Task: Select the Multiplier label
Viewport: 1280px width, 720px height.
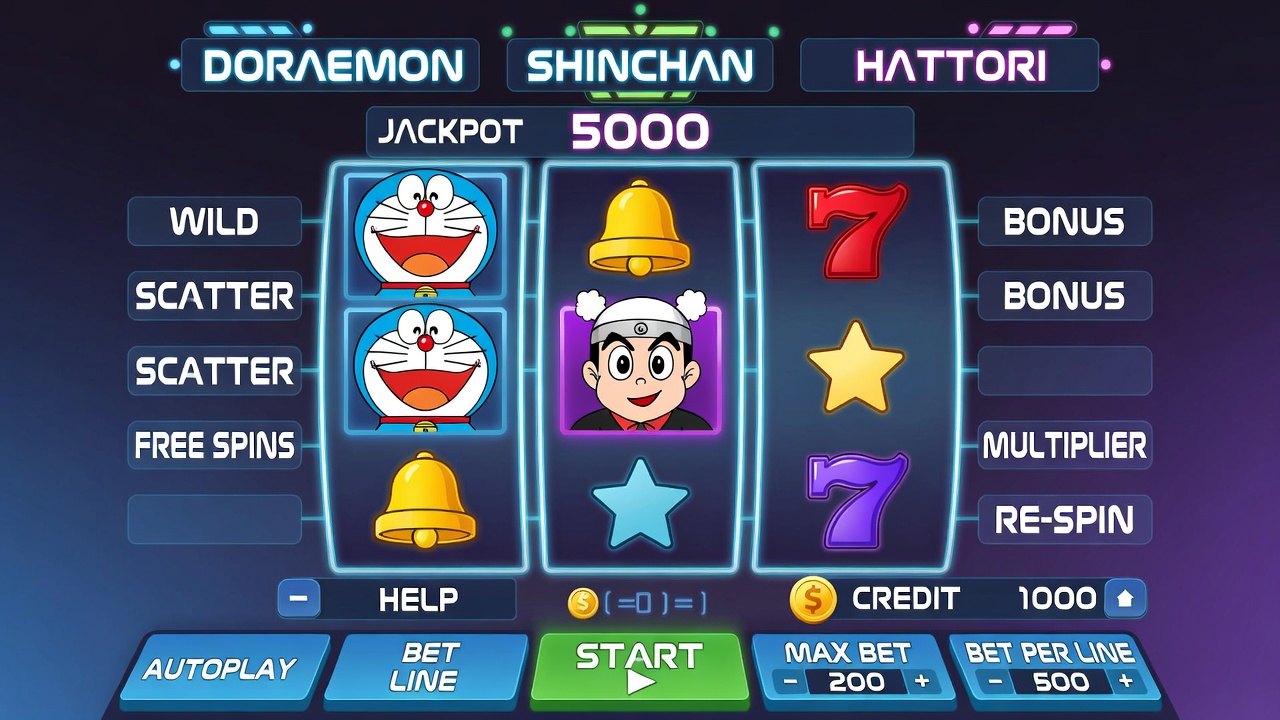Action: (x=1064, y=445)
